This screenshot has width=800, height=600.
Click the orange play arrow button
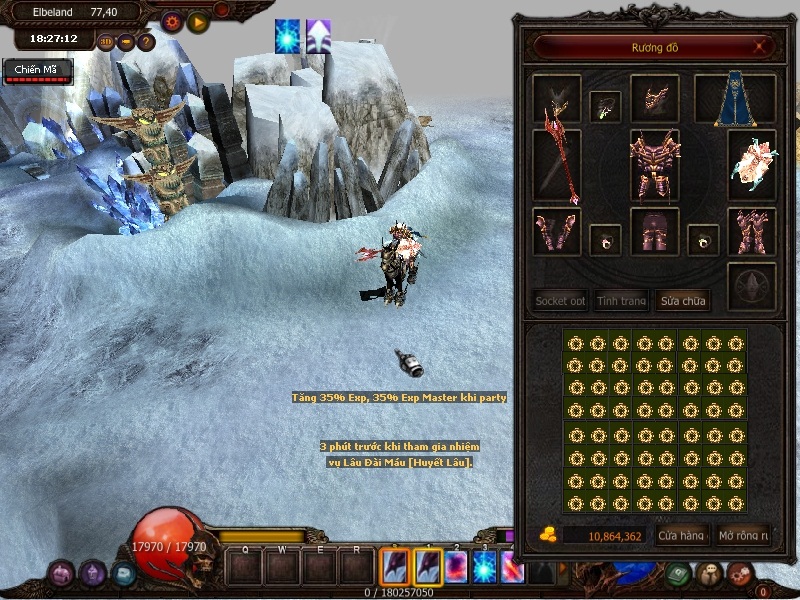click(198, 21)
